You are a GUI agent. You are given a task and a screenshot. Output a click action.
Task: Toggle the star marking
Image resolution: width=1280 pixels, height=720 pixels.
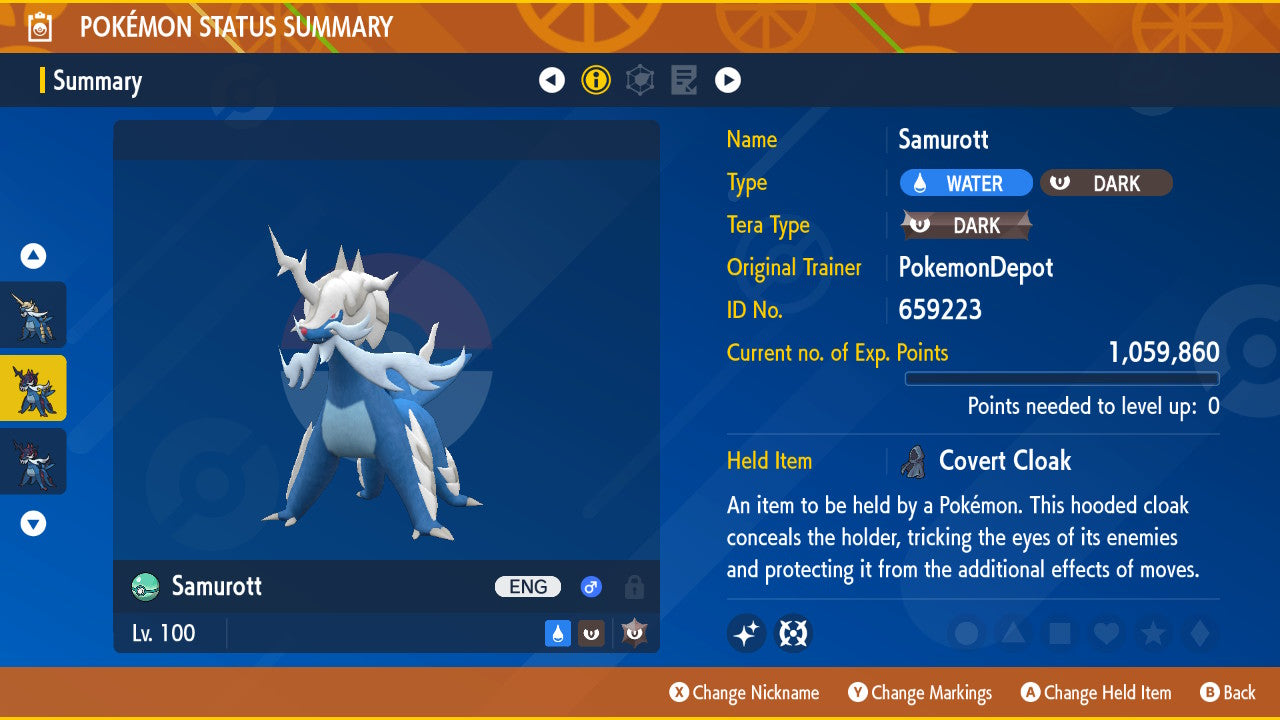[1152, 633]
